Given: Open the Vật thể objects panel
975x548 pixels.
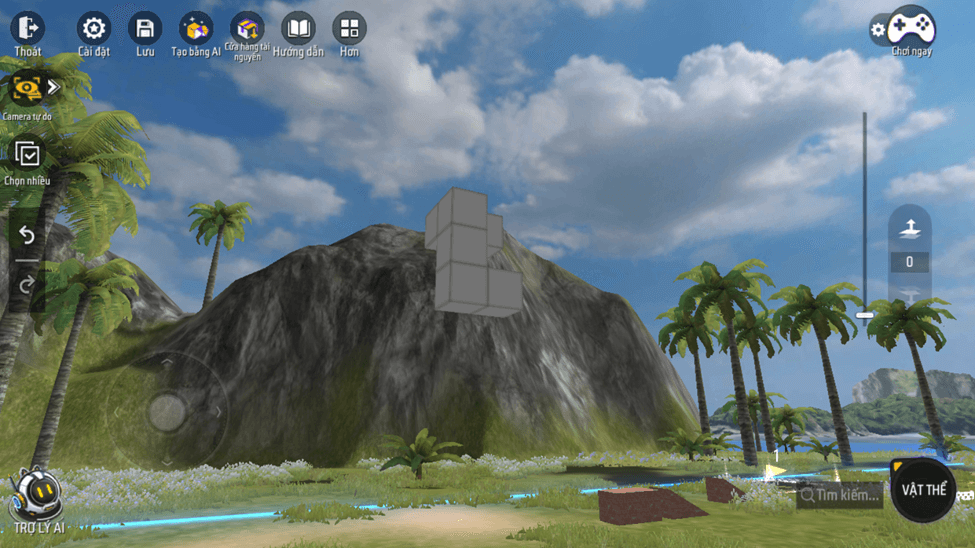Looking at the screenshot, I should click(x=922, y=489).
